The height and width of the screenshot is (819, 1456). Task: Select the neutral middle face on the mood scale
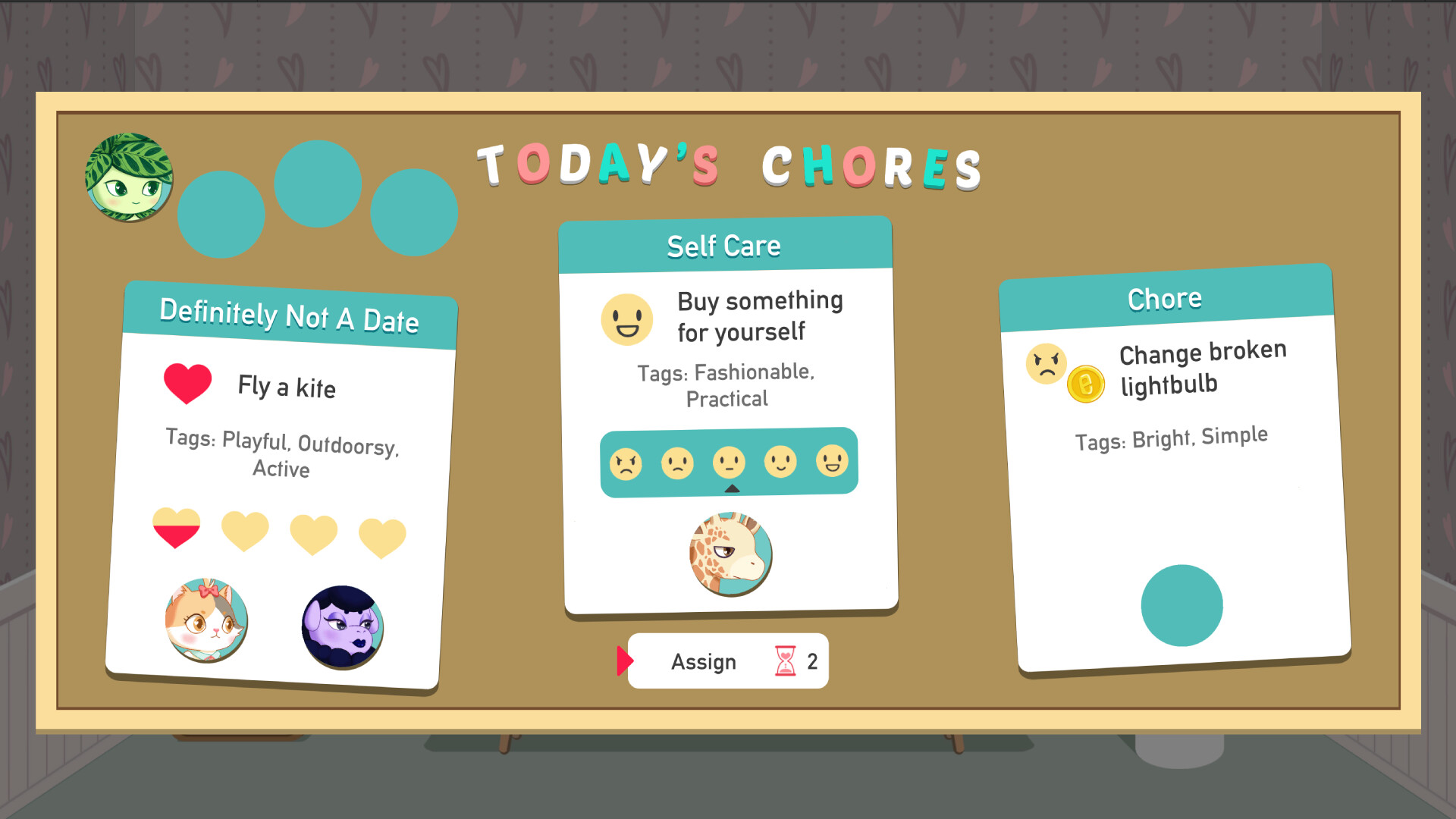(x=730, y=463)
